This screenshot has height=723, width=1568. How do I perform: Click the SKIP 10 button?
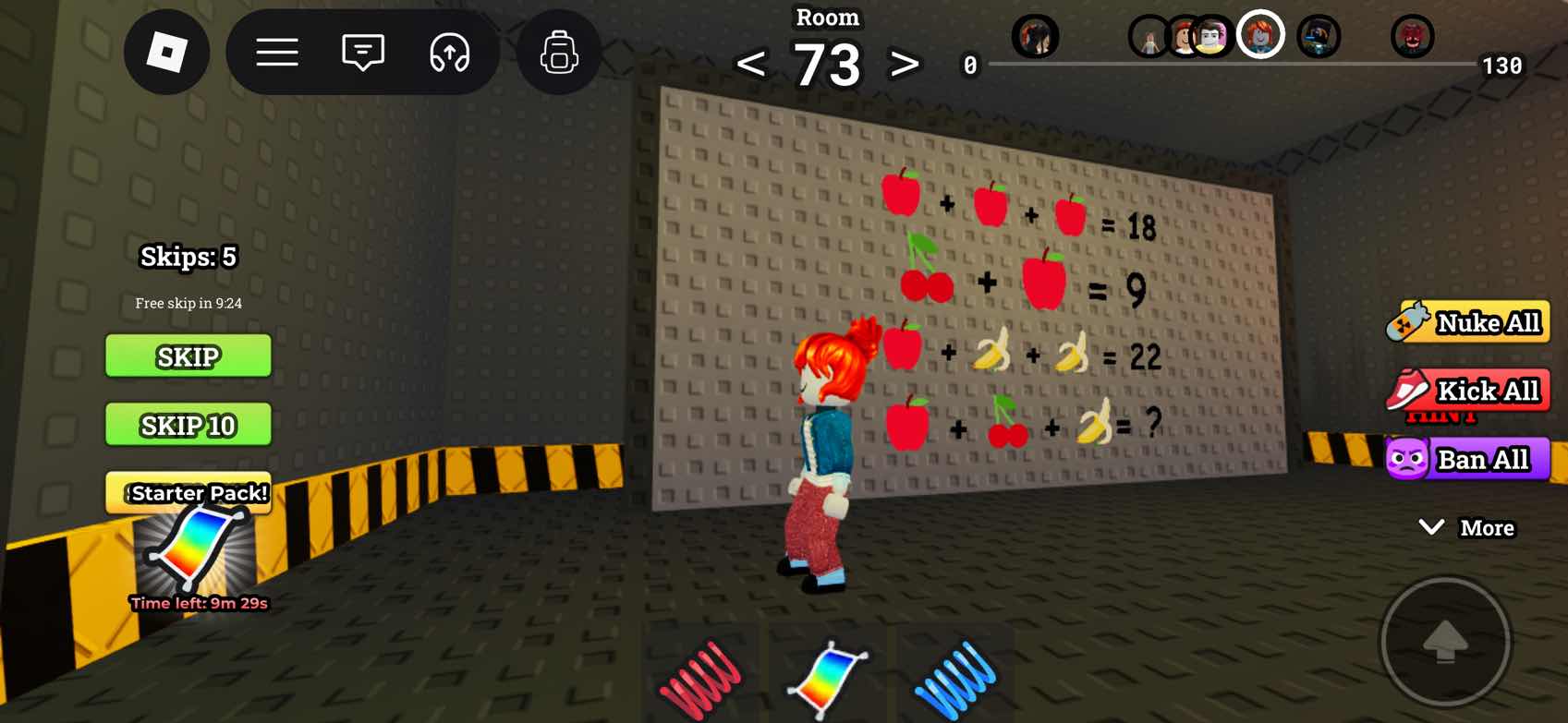(188, 425)
